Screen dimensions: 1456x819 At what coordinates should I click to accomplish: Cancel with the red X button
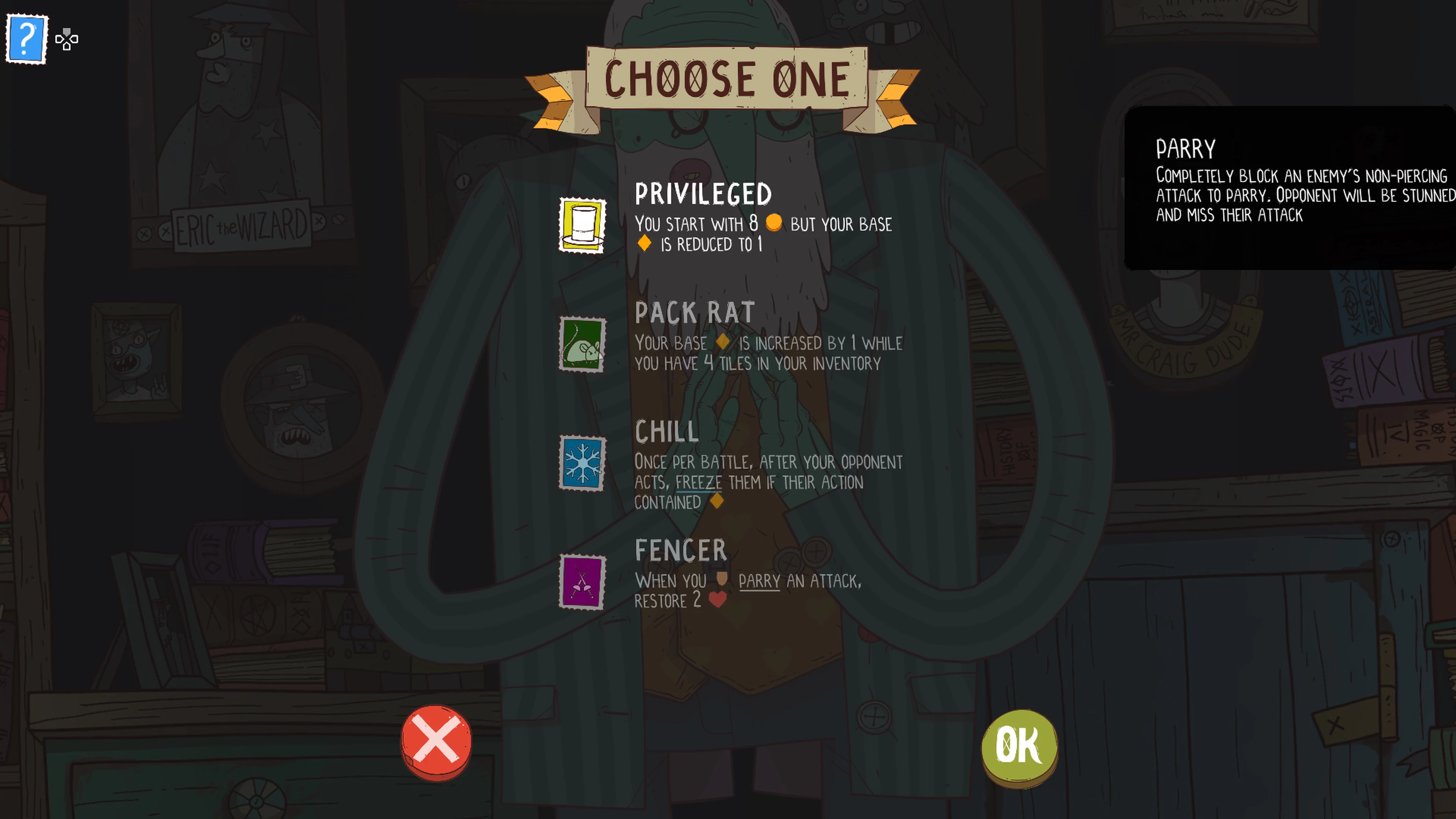click(436, 741)
